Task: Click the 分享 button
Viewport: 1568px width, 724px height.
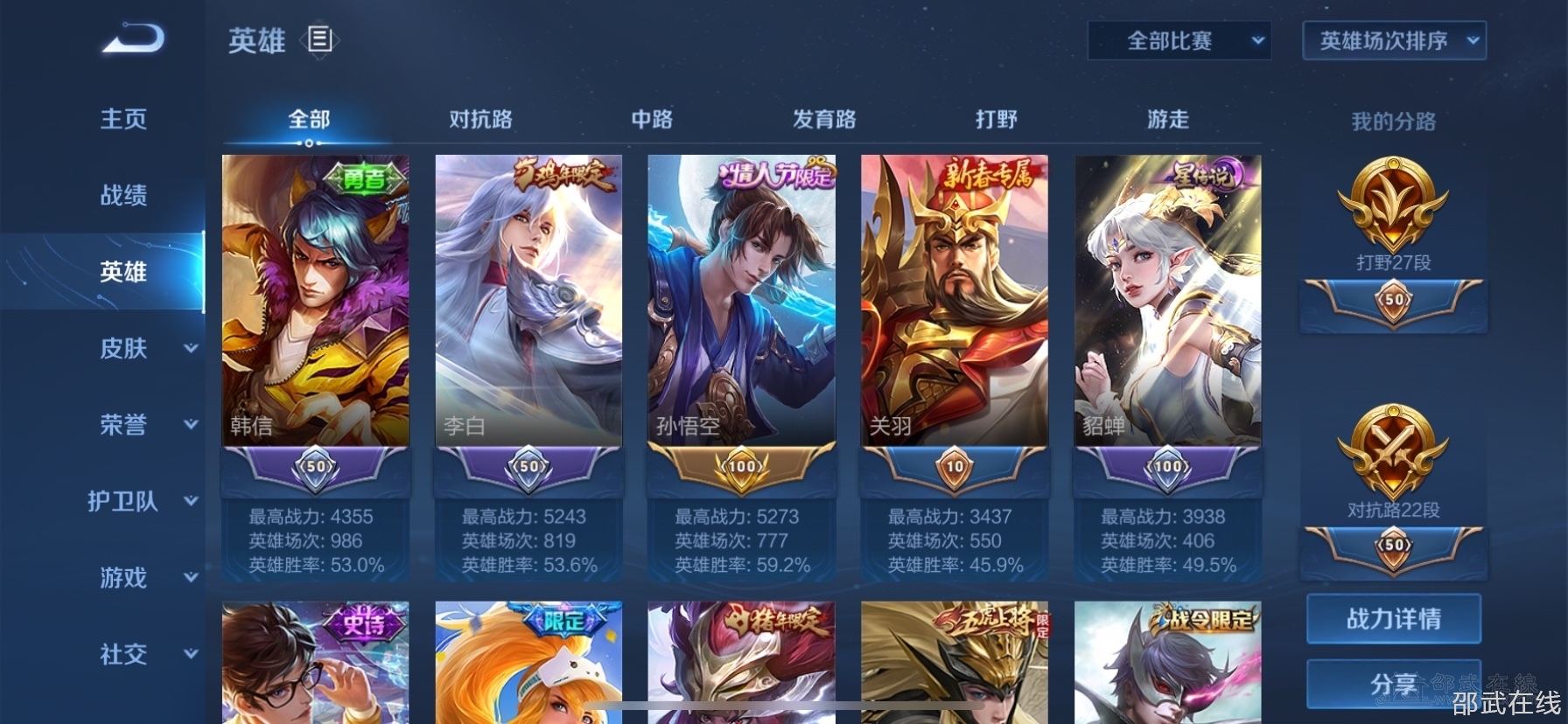Action: [x=1393, y=686]
